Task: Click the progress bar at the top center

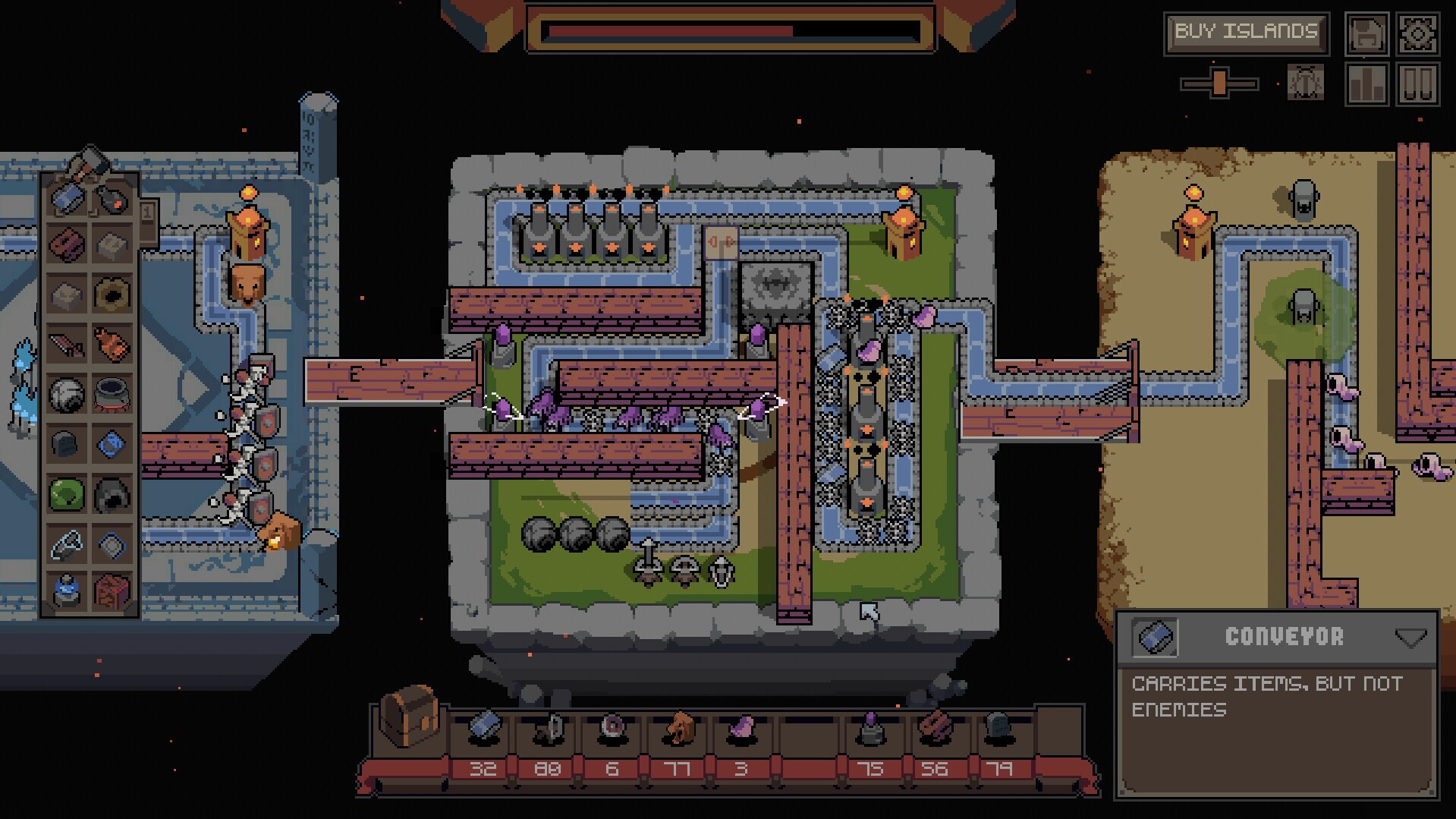Action: (x=728, y=30)
